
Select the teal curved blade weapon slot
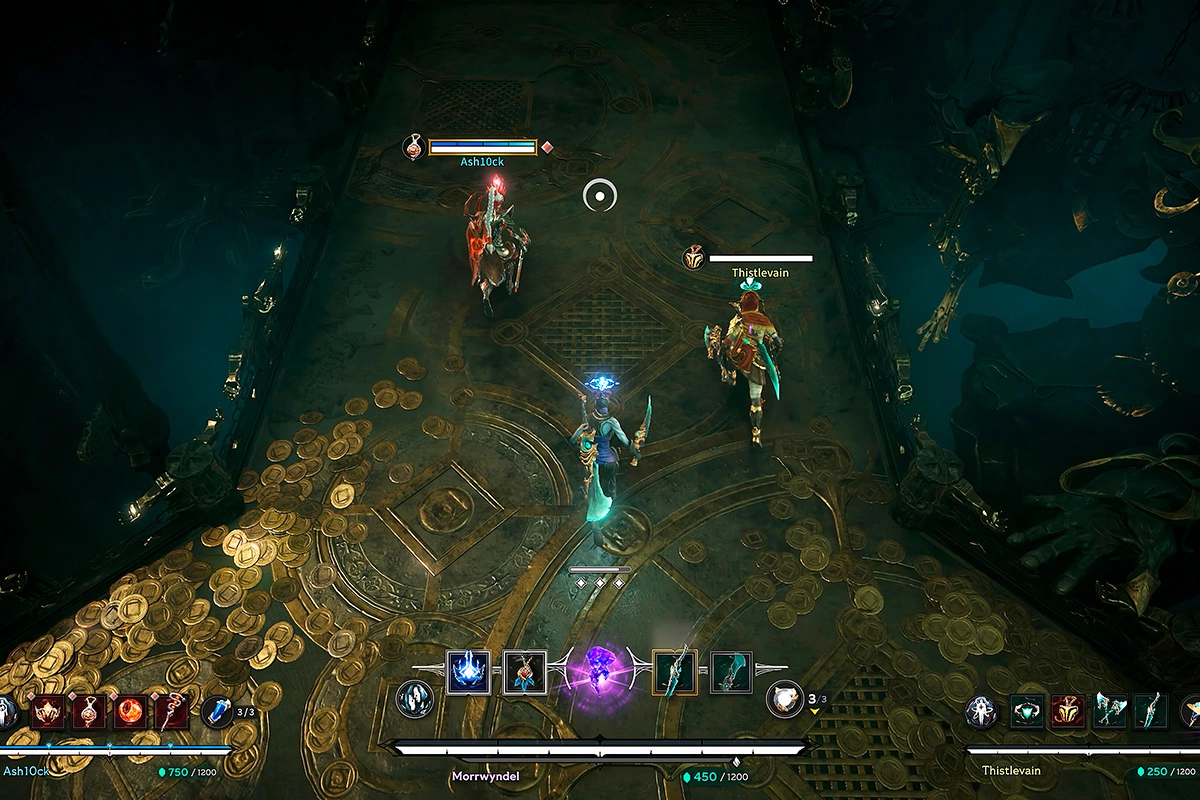[x=731, y=672]
